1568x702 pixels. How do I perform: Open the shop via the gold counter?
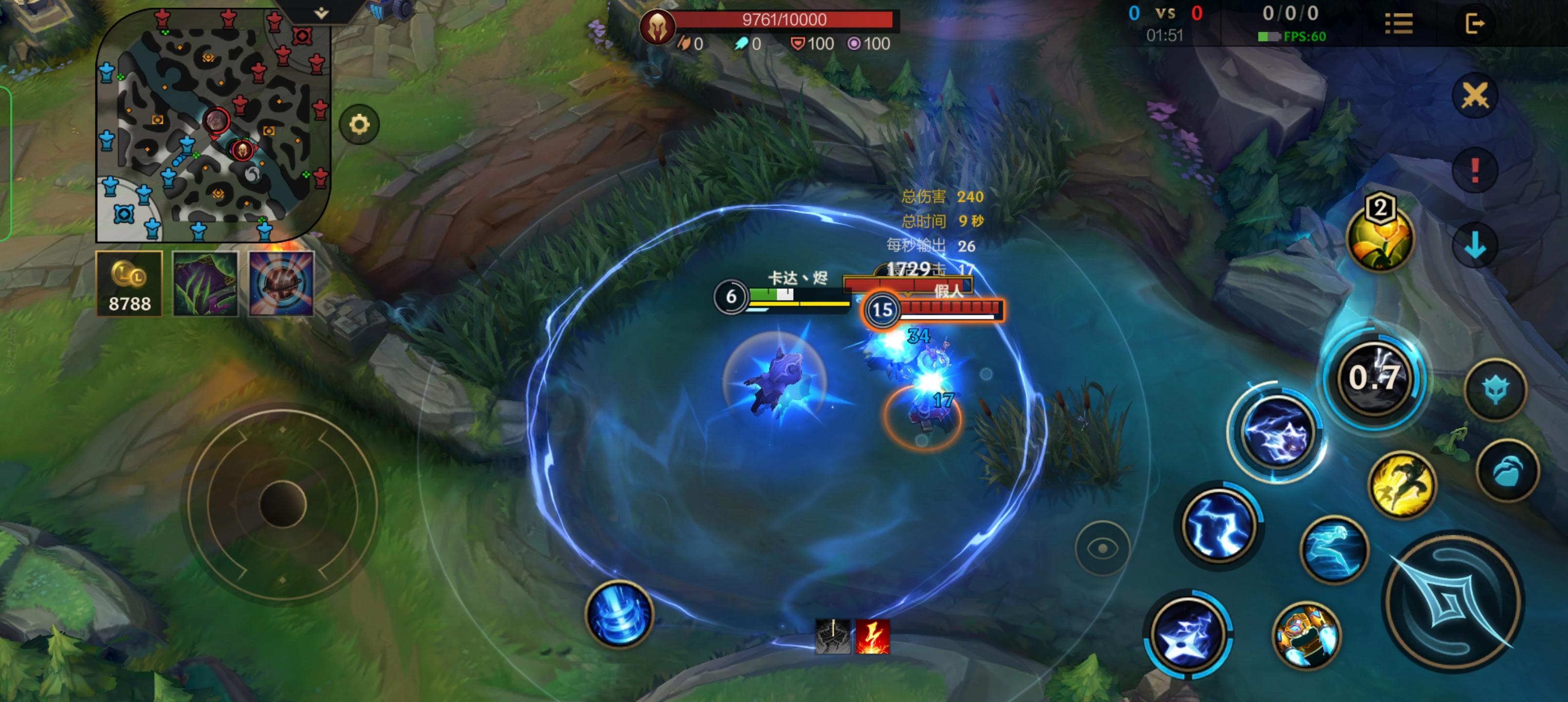tap(129, 284)
